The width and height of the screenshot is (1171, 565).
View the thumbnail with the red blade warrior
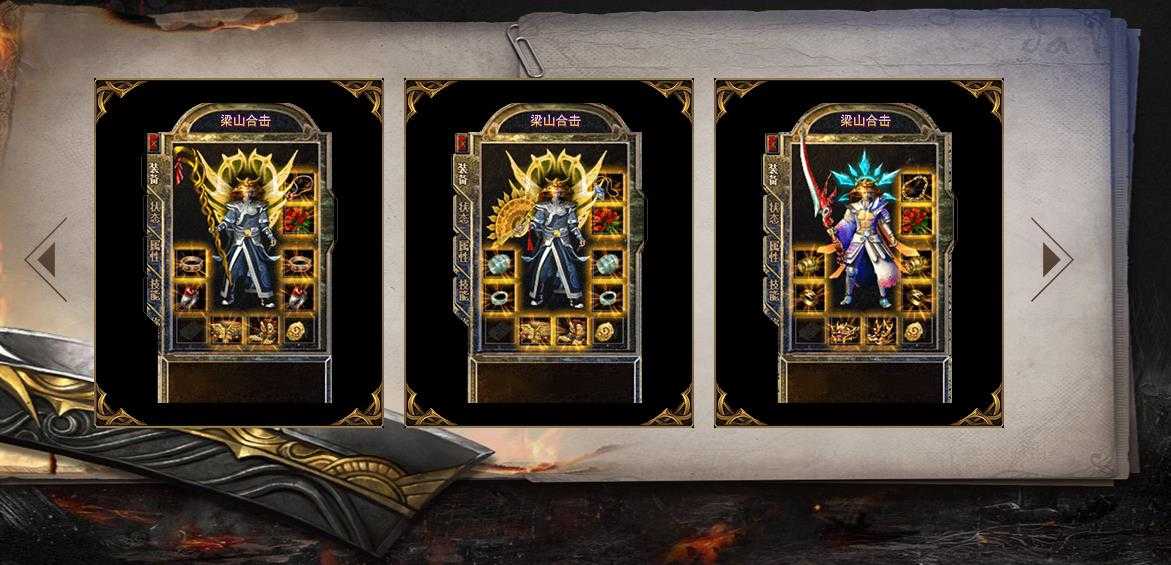coord(859,253)
